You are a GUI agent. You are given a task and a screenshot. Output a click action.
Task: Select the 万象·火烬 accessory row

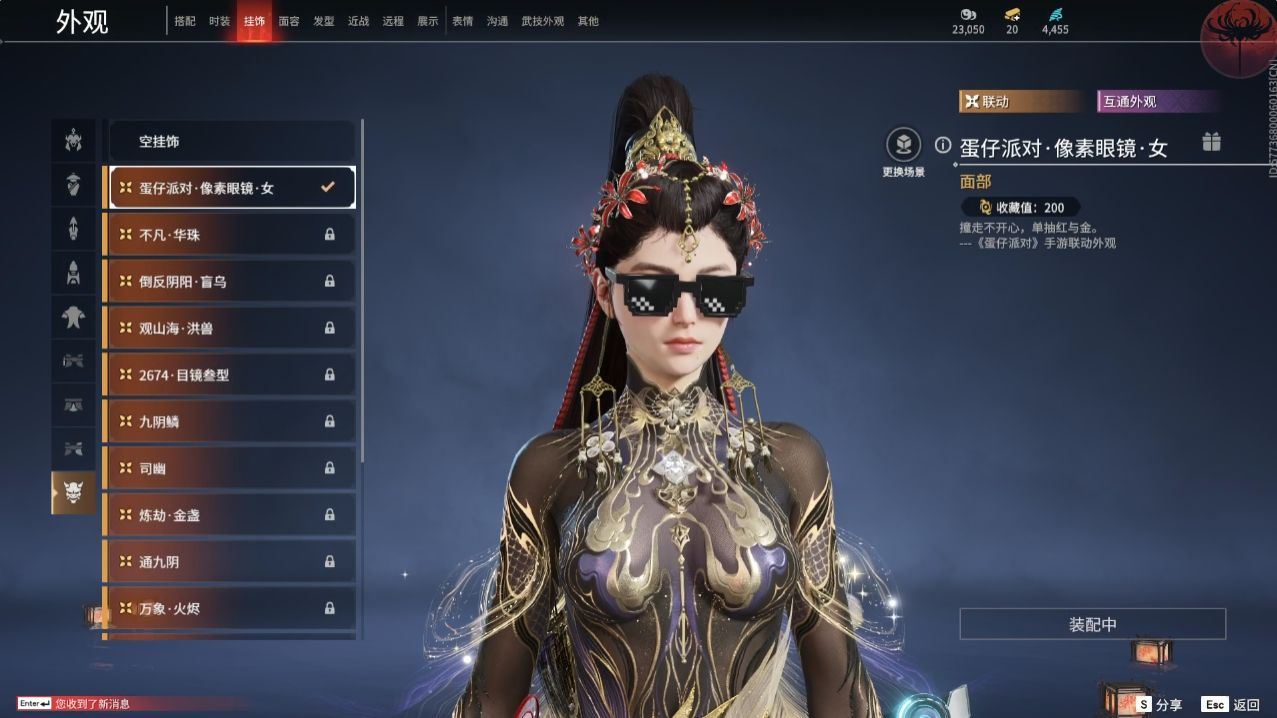(230, 608)
